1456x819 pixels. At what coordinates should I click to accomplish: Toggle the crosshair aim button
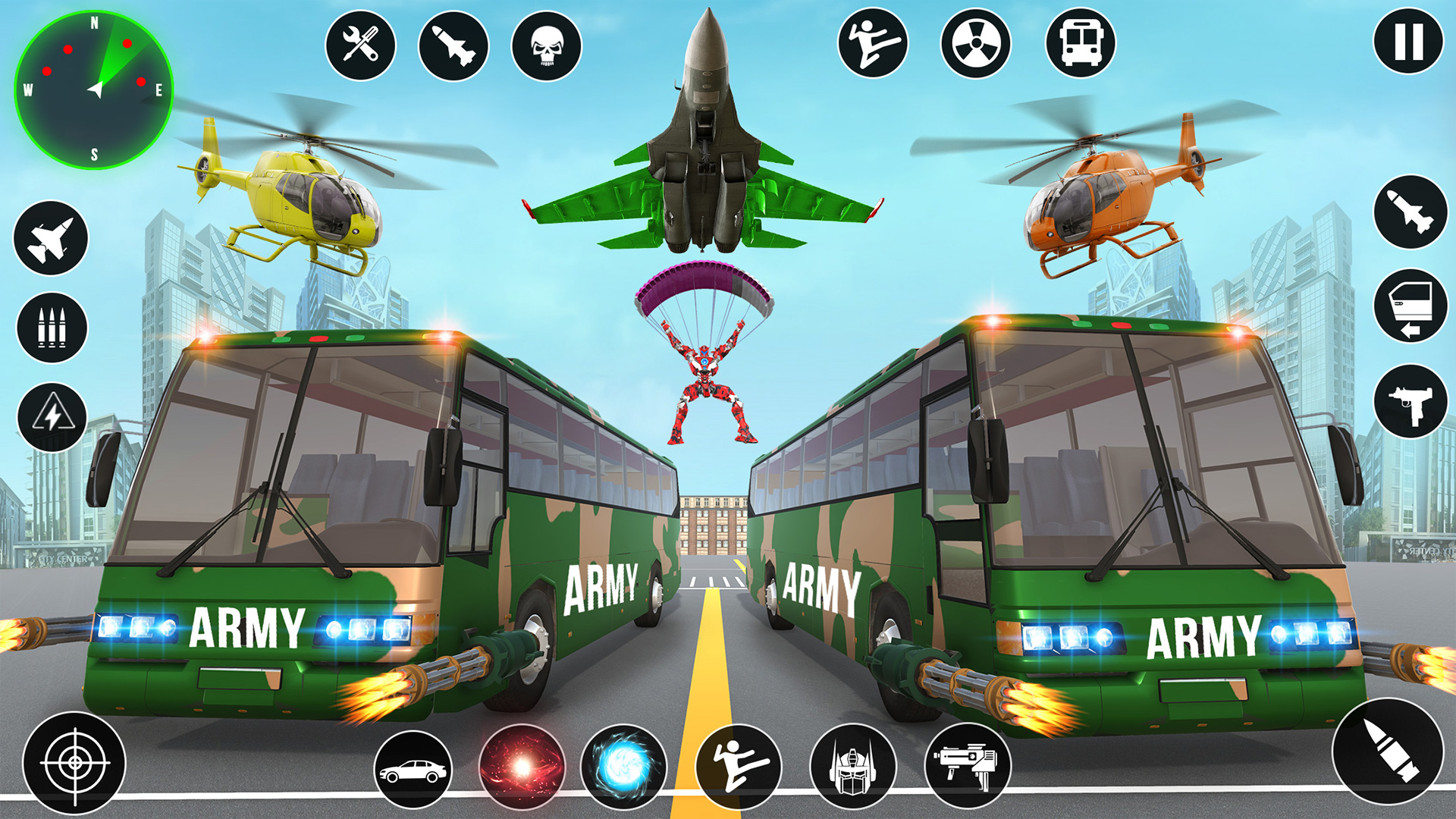[x=74, y=762]
